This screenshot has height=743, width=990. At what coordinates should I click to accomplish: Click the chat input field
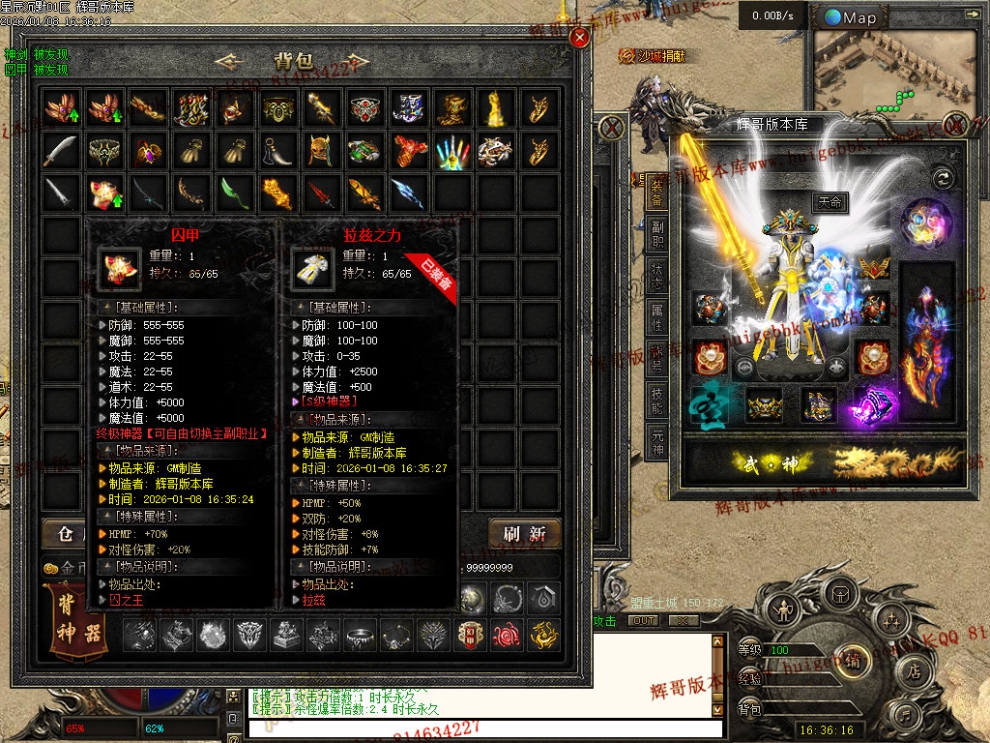[x=480, y=729]
